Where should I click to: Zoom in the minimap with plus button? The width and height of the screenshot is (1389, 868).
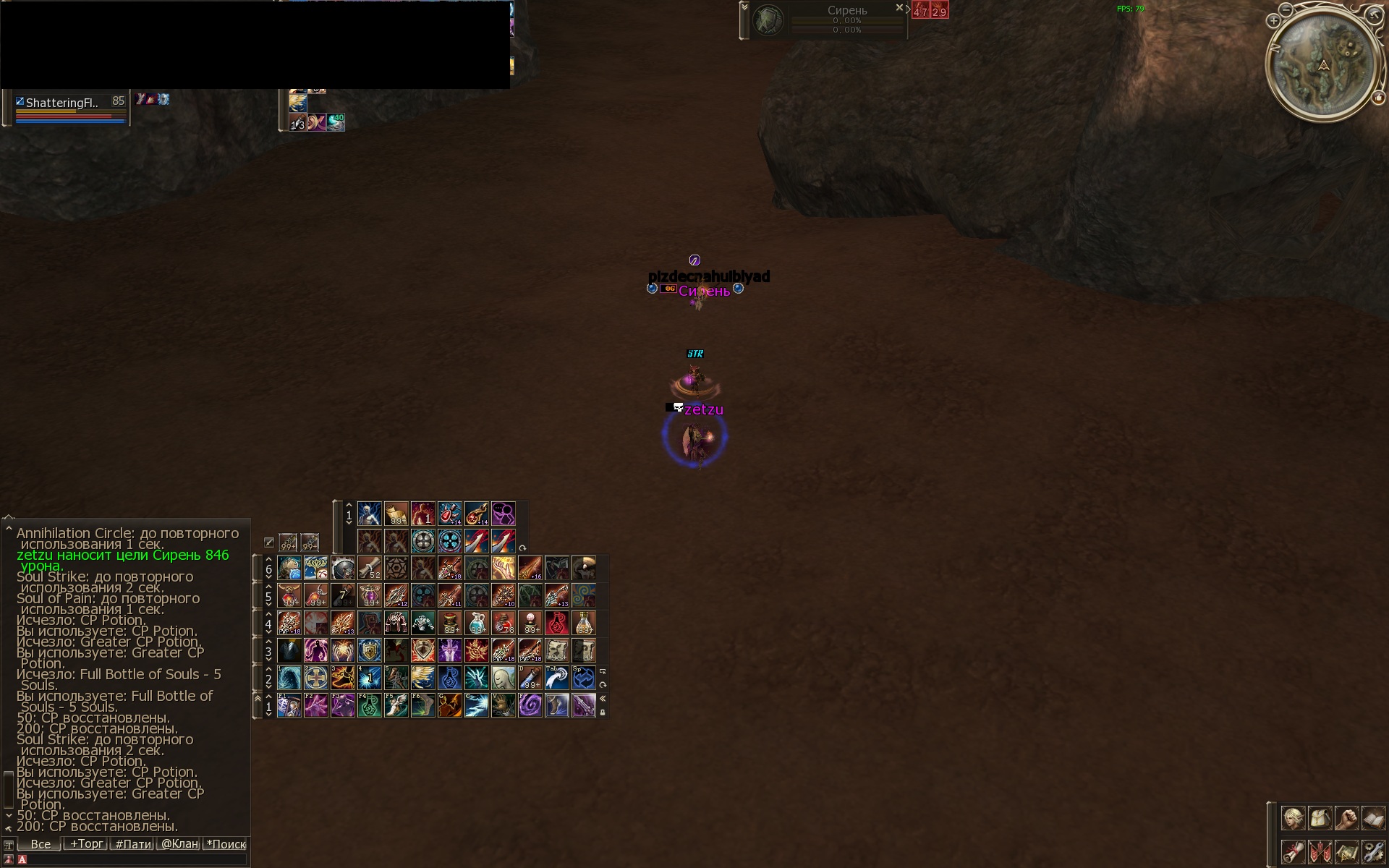point(1273,21)
